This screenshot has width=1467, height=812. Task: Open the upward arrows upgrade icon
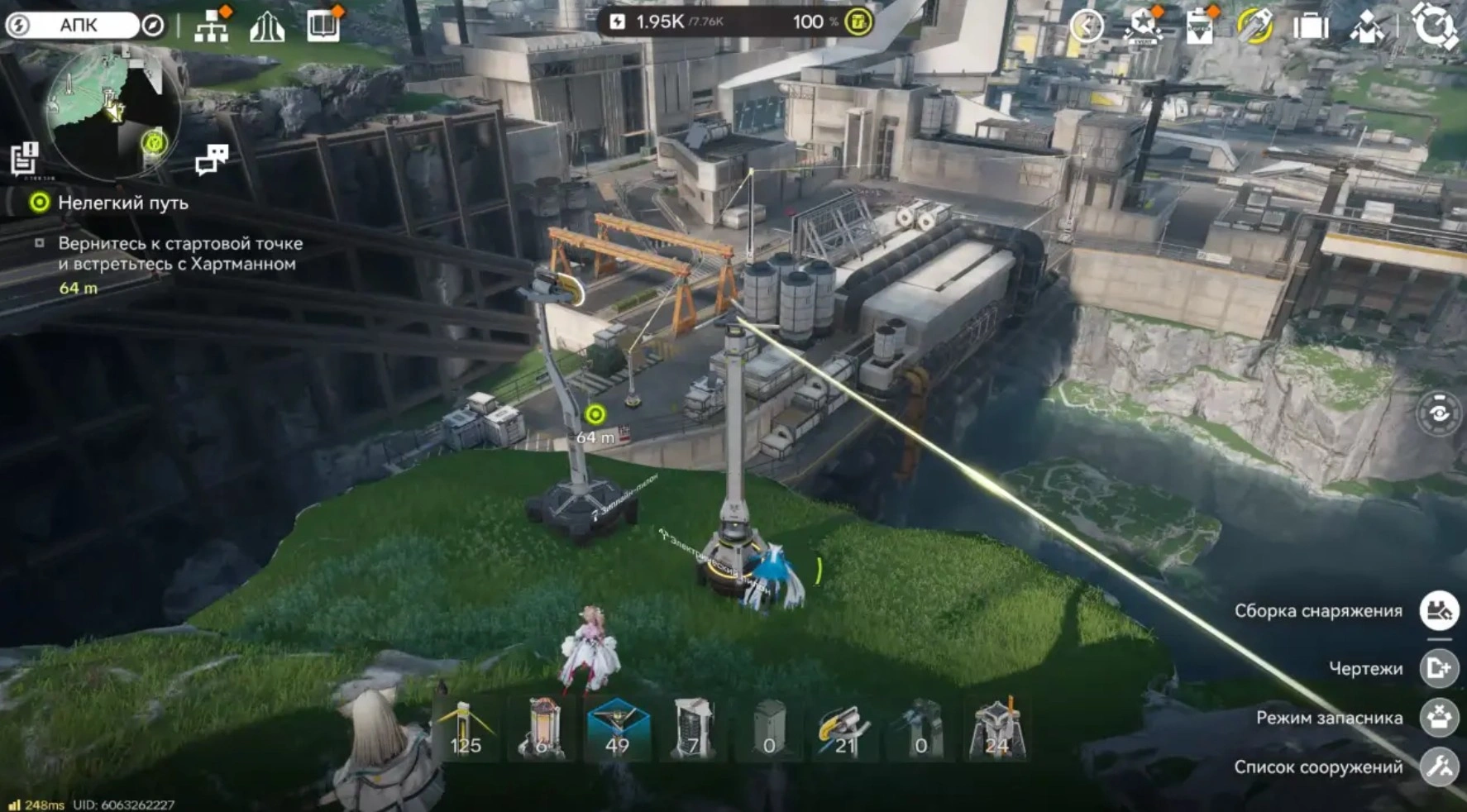click(x=267, y=27)
